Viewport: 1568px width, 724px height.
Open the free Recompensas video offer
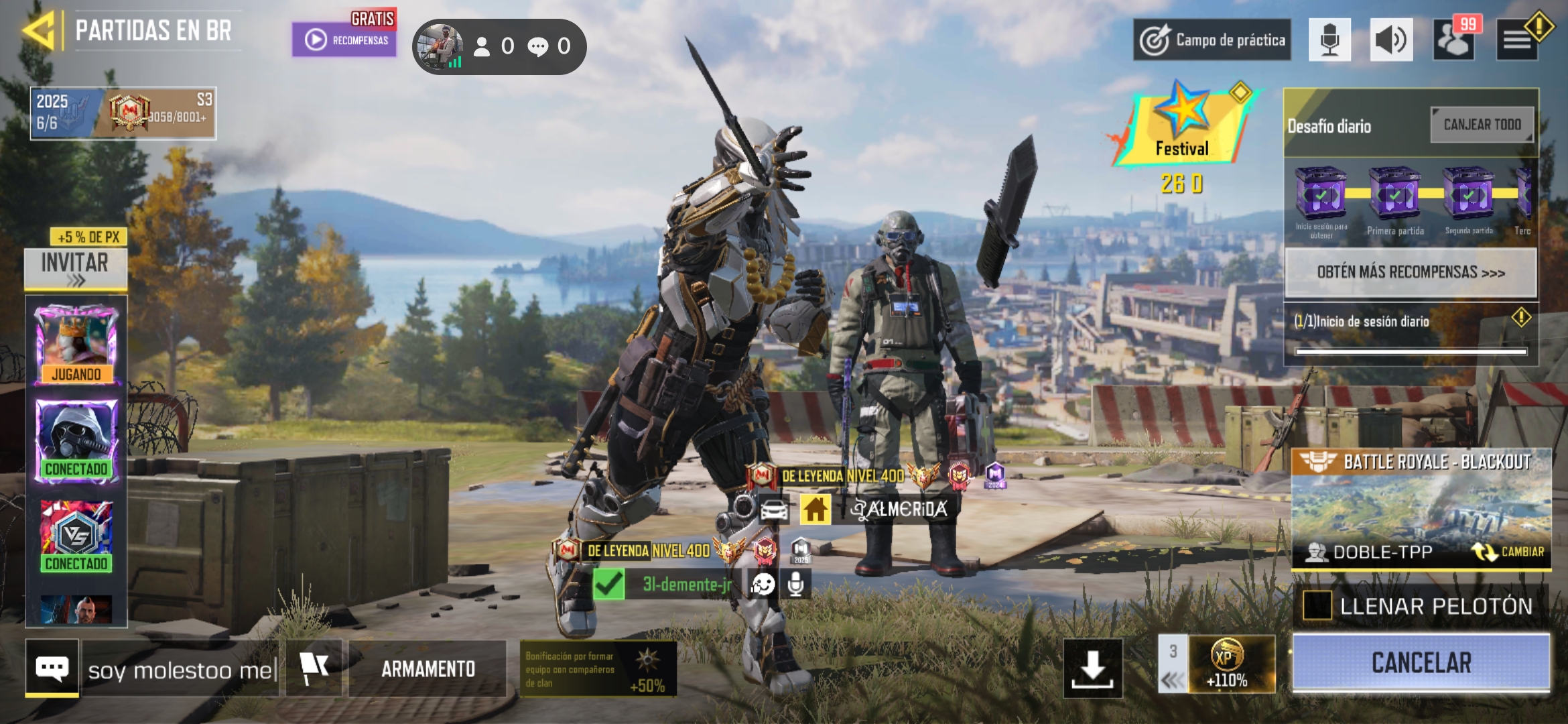pos(344,40)
